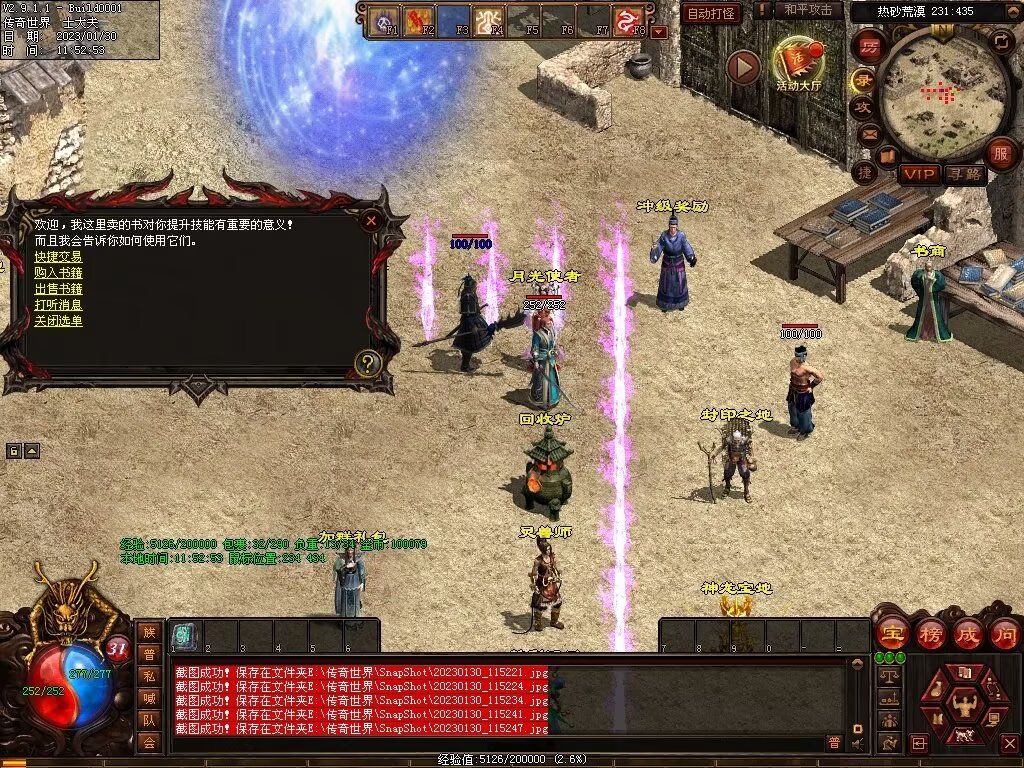Open the dialogue help question mark button
Image resolution: width=1024 pixels, height=768 pixels.
[368, 363]
